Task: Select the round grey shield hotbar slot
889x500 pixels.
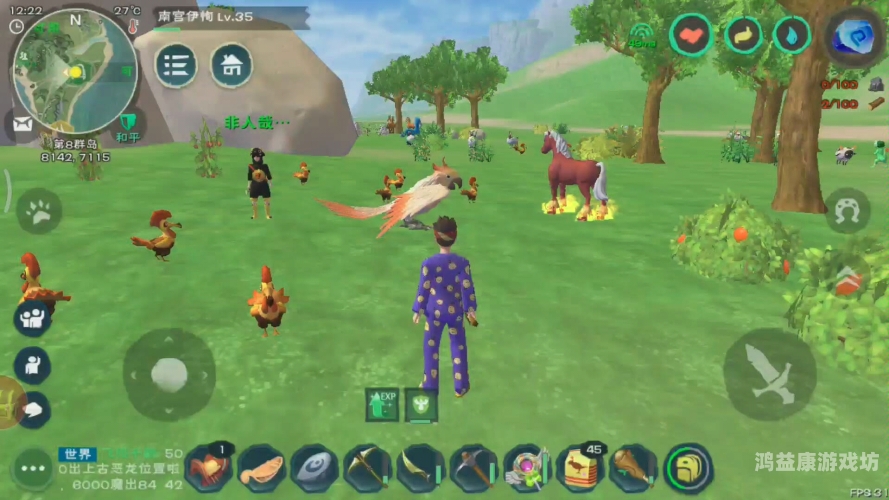Action: pyautogui.click(x=314, y=468)
